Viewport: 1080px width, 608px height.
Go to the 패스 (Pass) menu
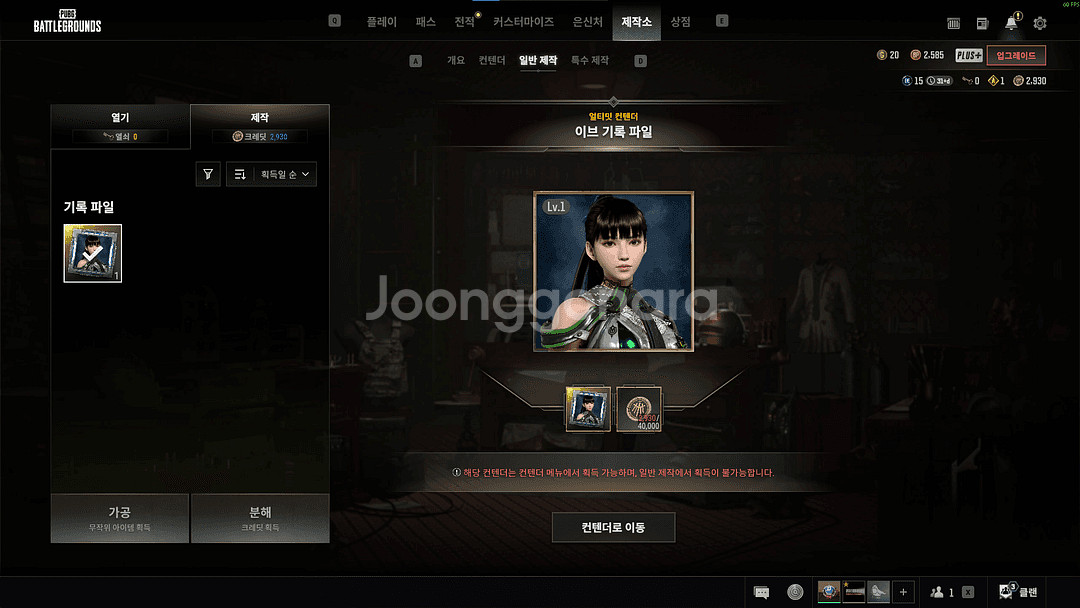[x=425, y=21]
